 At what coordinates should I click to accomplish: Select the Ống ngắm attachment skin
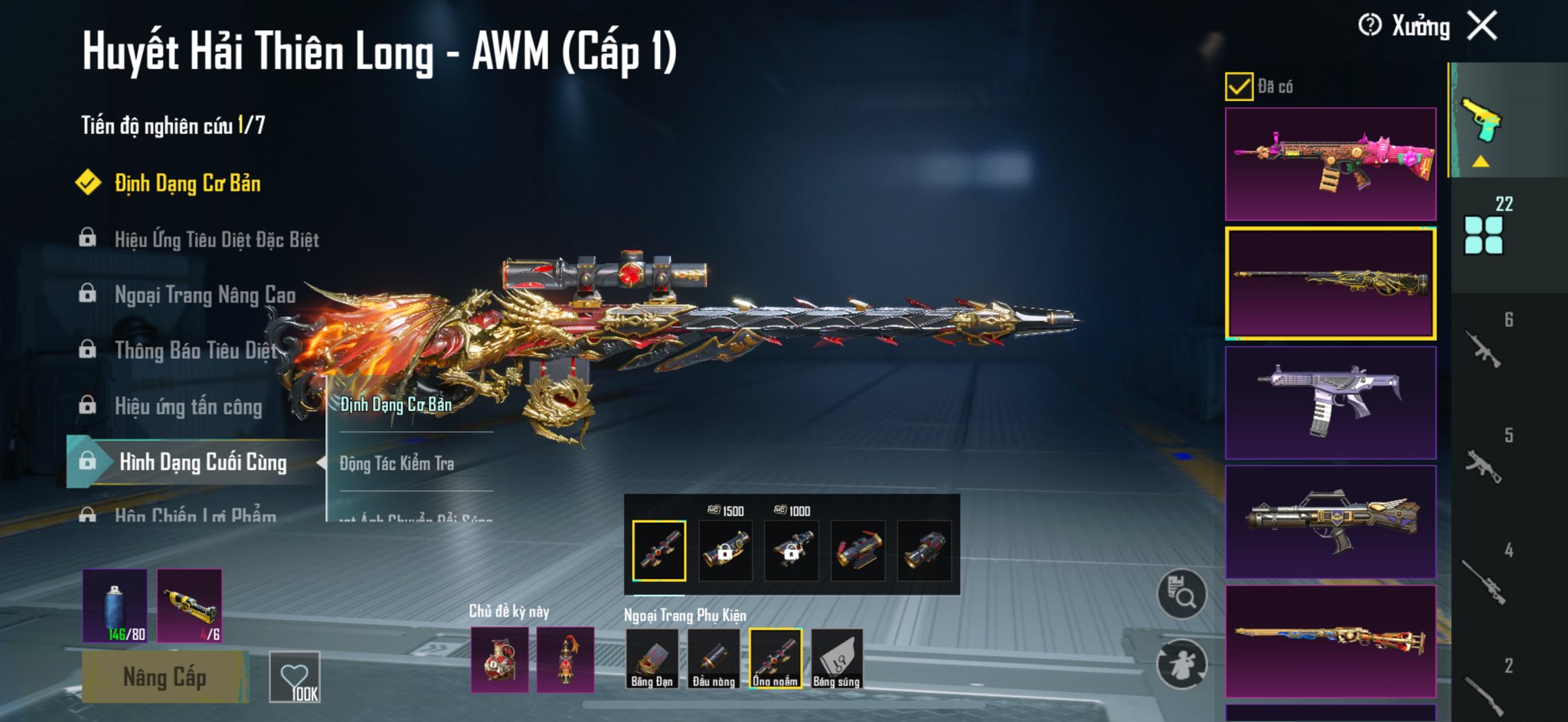[x=775, y=658]
